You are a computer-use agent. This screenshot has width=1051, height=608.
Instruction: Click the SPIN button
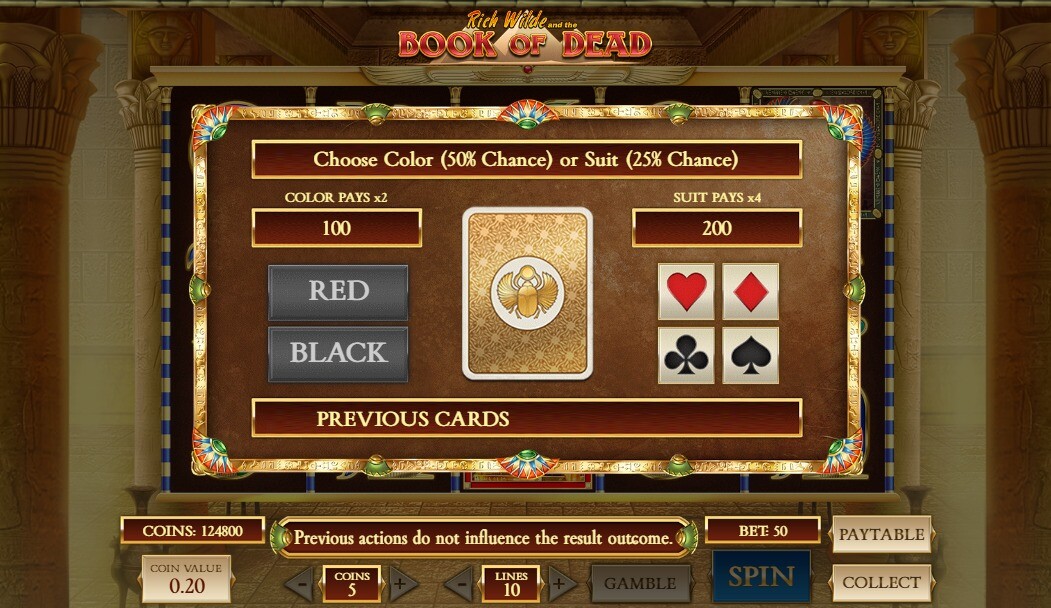coord(761,577)
